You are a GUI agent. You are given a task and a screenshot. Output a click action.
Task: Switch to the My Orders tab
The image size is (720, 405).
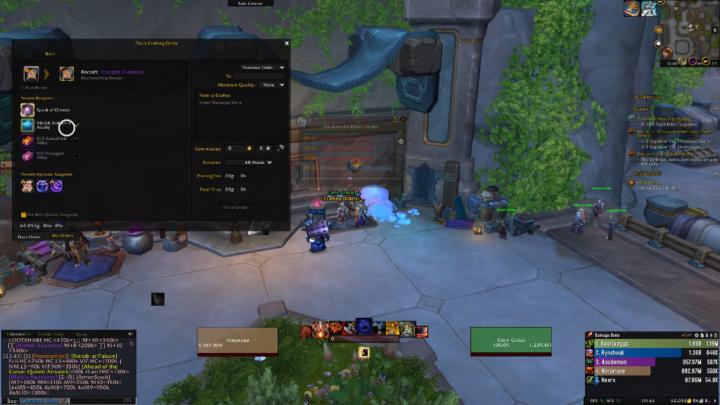[x=62, y=237]
